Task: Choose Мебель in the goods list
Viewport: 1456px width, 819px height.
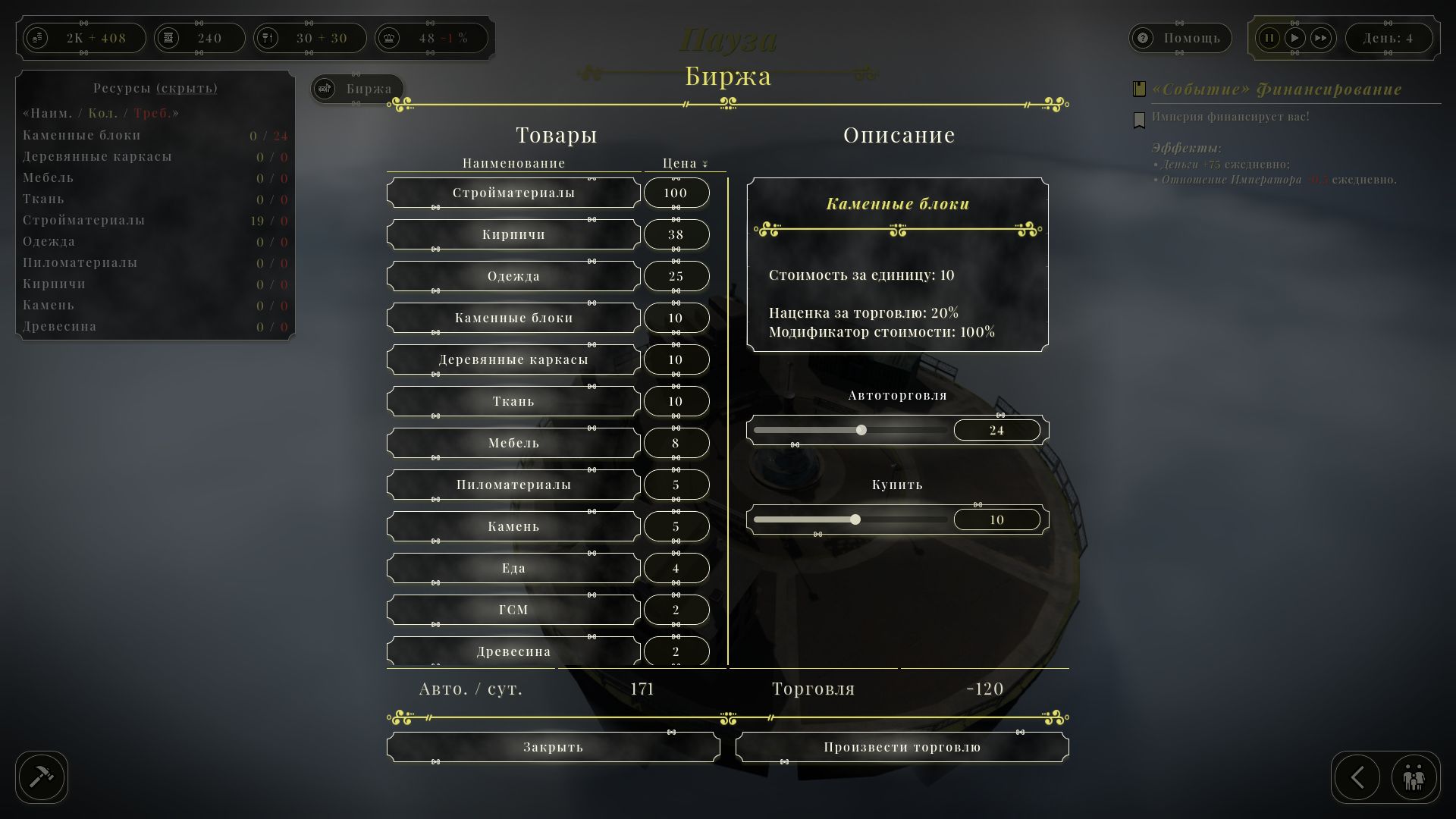Action: [513, 443]
